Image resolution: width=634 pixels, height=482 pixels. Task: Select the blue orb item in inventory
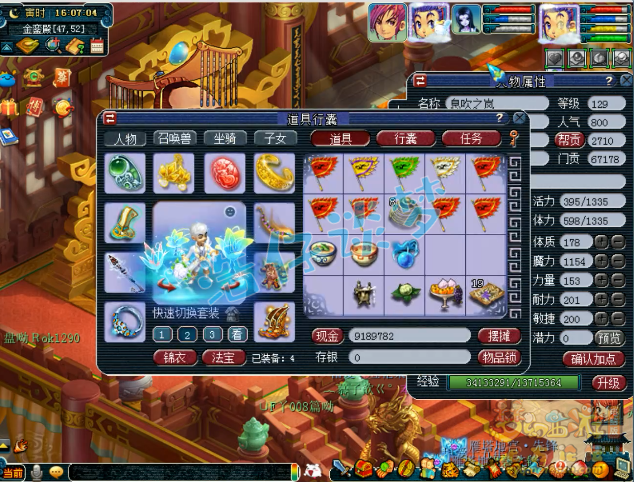point(405,251)
